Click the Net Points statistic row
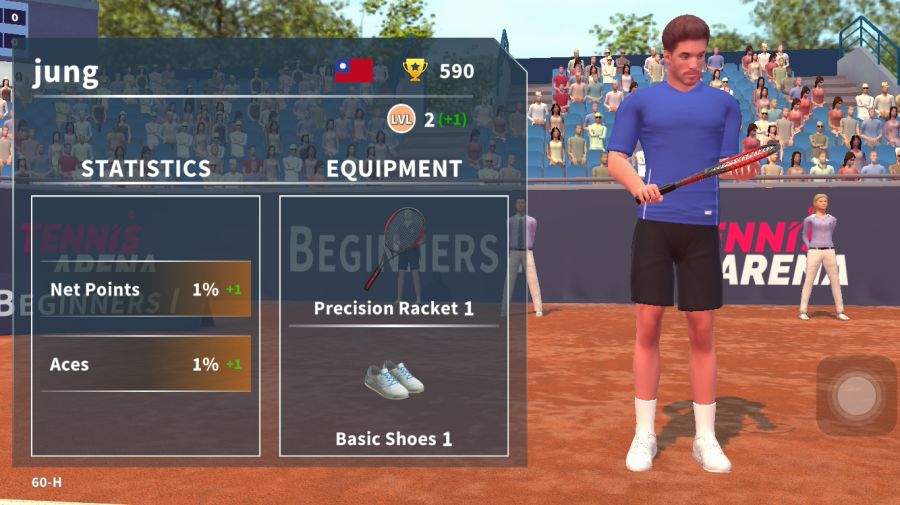Image resolution: width=900 pixels, height=505 pixels. pyautogui.click(x=146, y=289)
